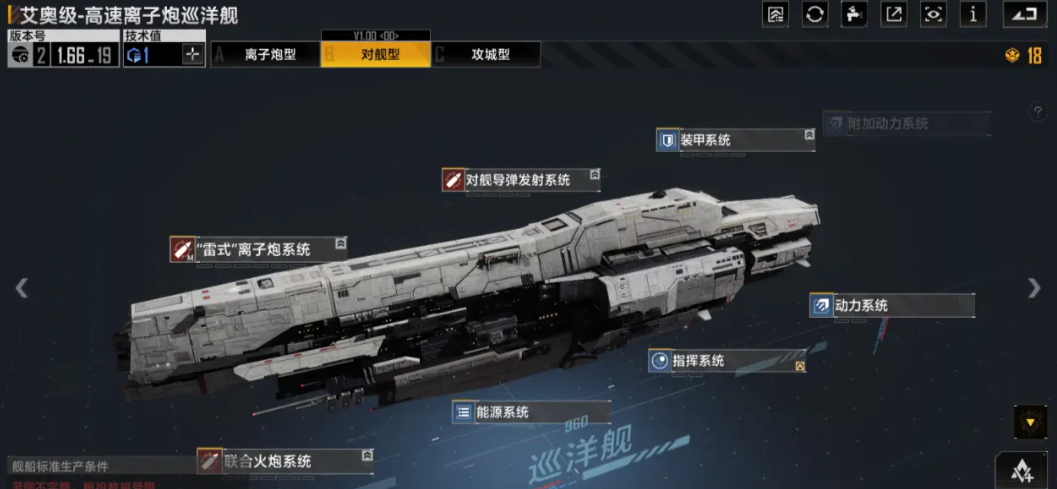
Task: Click the circular refresh arrows icon
Action: coord(815,14)
